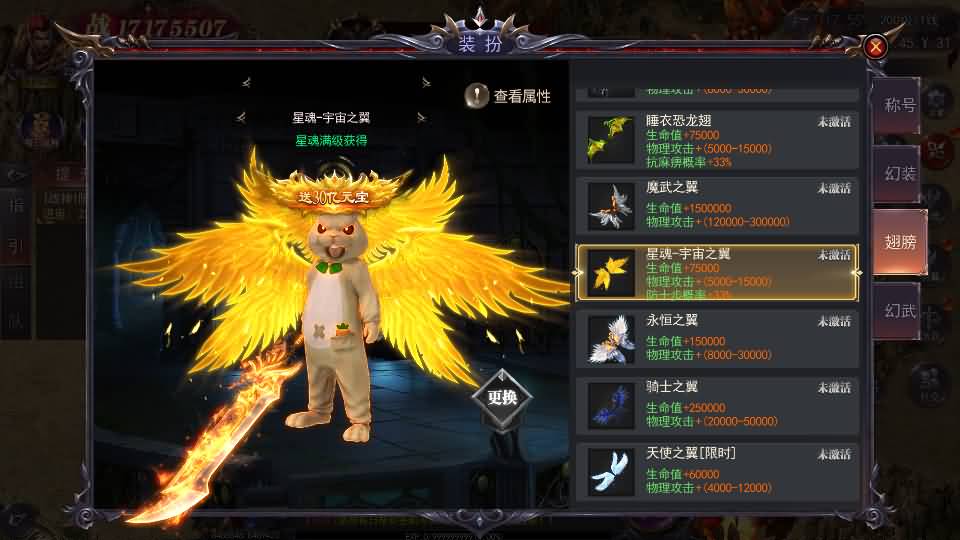Select the 睡衣恐龙翅 wings entry
960x540 pixels.
coord(717,139)
